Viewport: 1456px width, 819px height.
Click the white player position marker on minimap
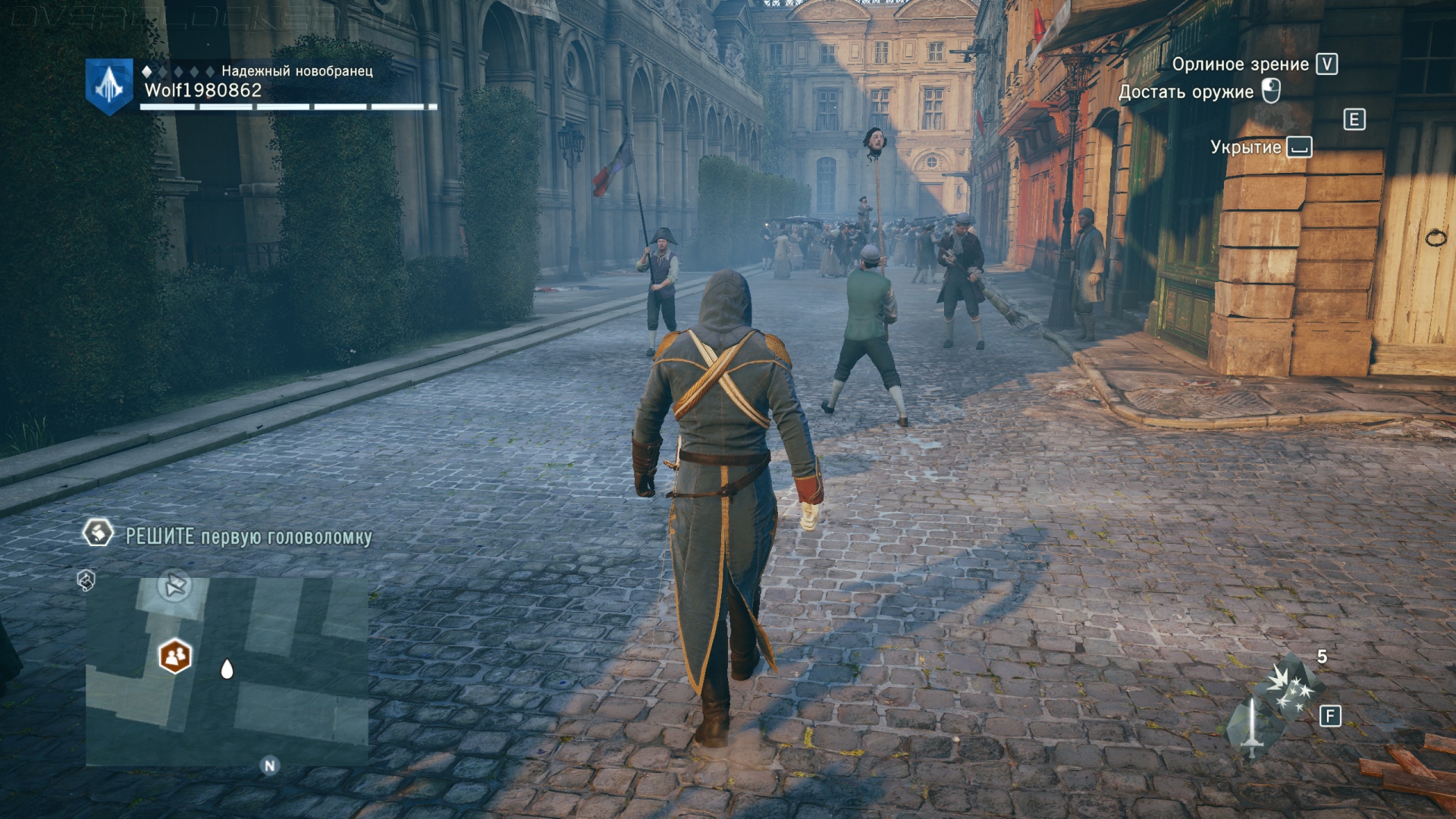pos(226,669)
